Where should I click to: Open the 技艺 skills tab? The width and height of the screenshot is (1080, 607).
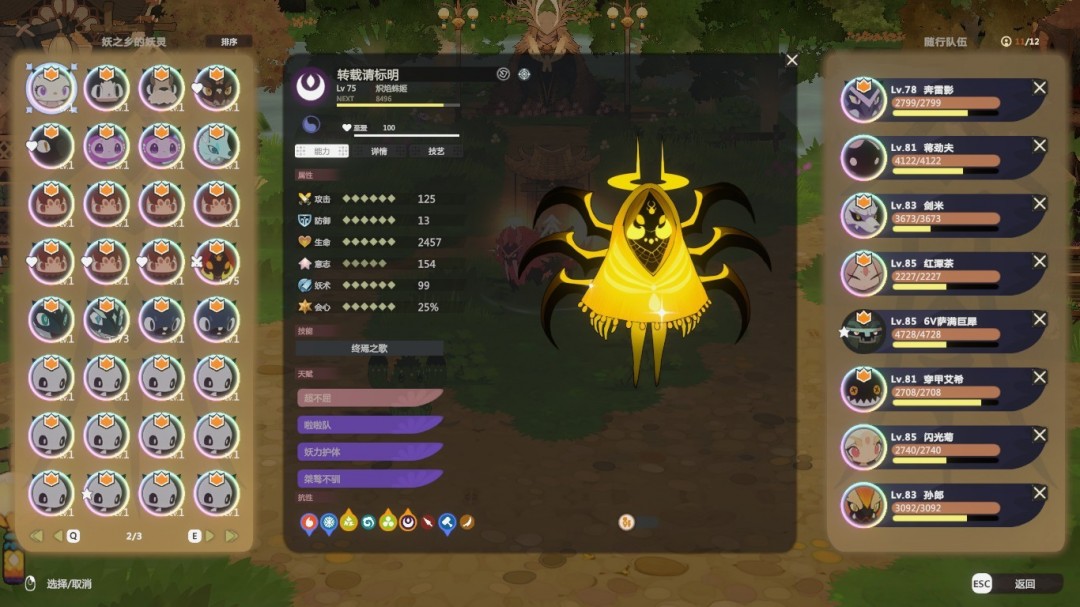(x=436, y=151)
